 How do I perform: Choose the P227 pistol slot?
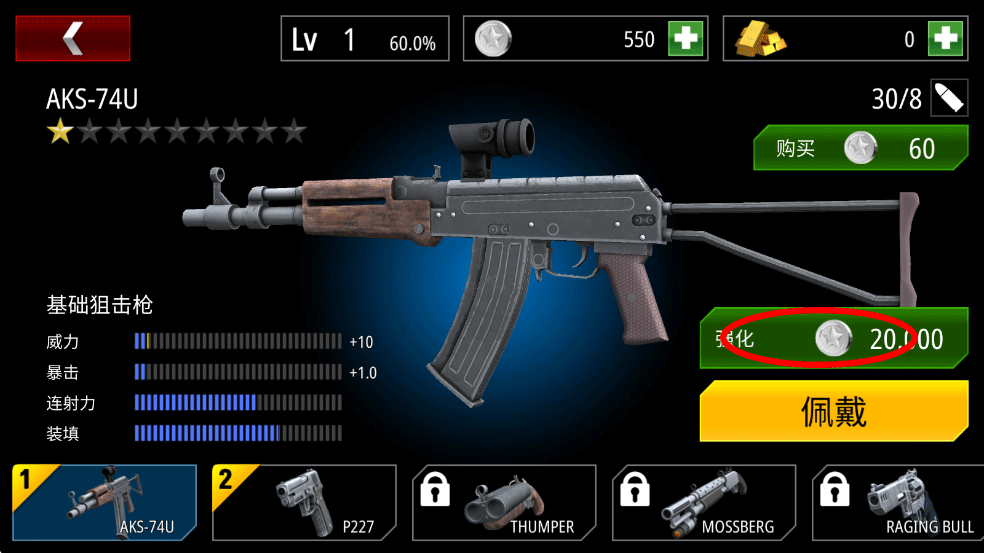pos(304,502)
